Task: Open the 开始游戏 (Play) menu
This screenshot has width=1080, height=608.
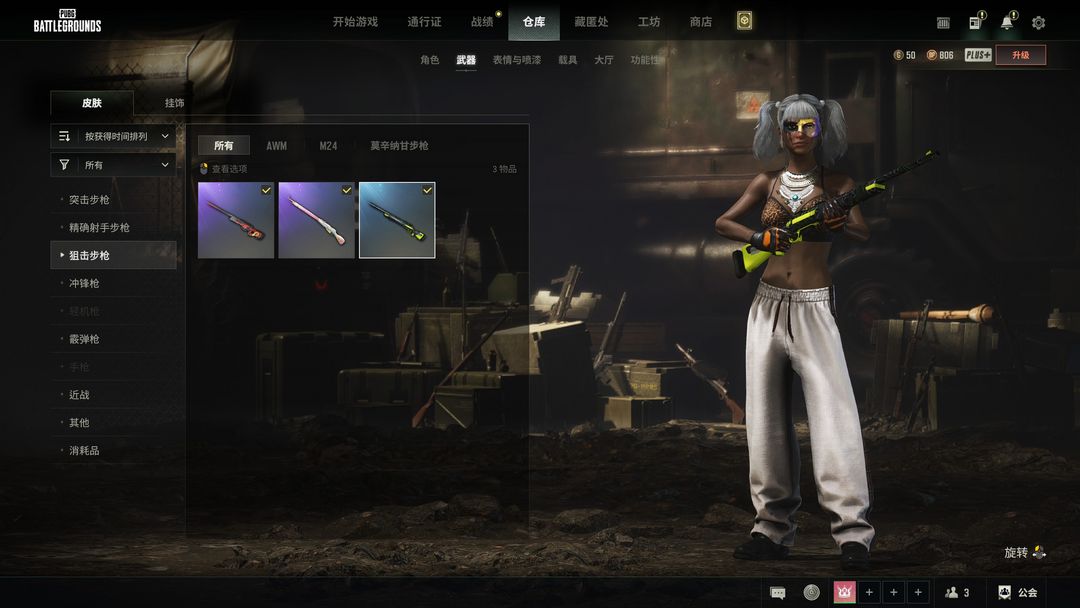Action: (355, 22)
